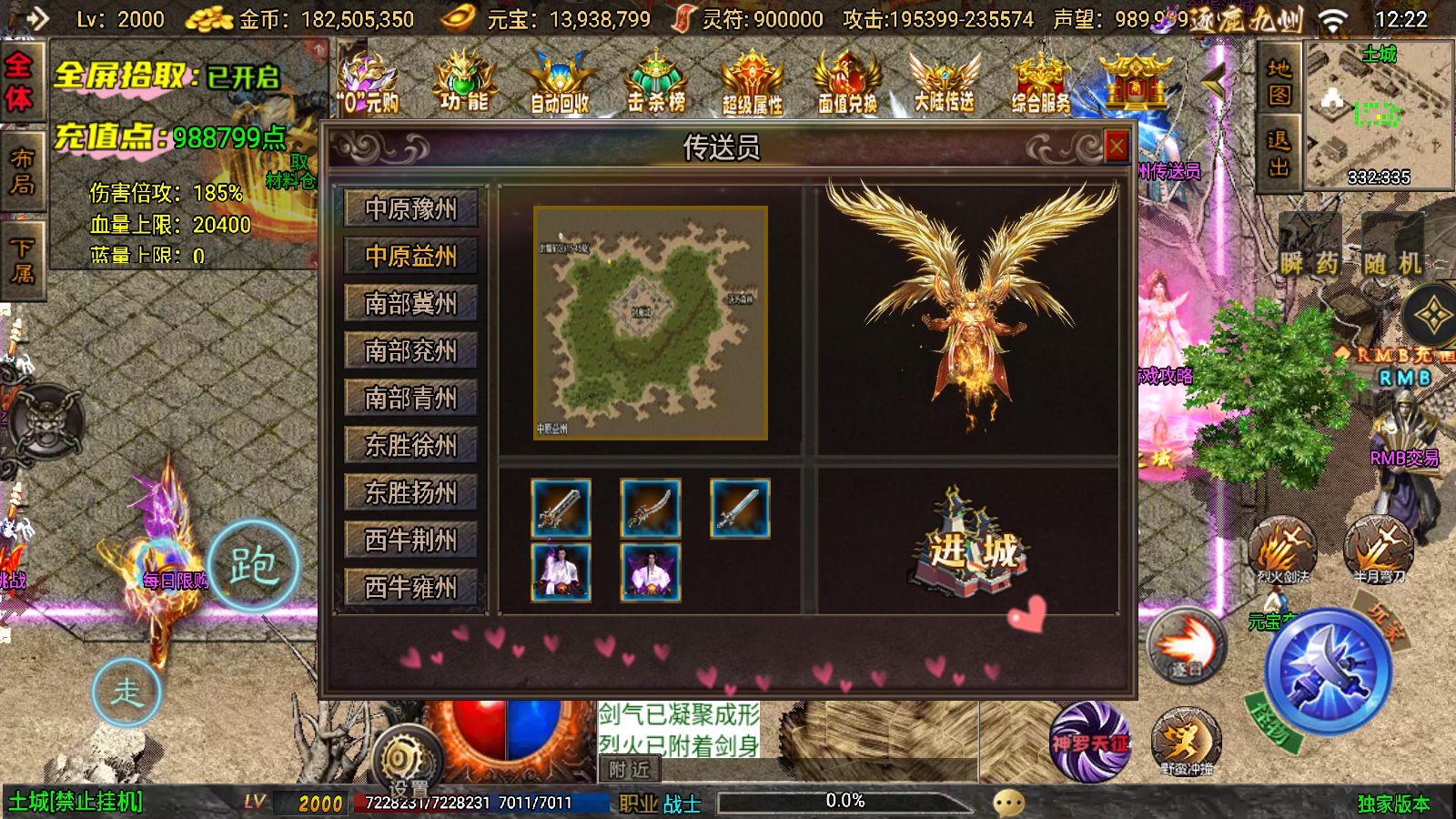Select the 南部冀州 region in teleporter list

411,303
